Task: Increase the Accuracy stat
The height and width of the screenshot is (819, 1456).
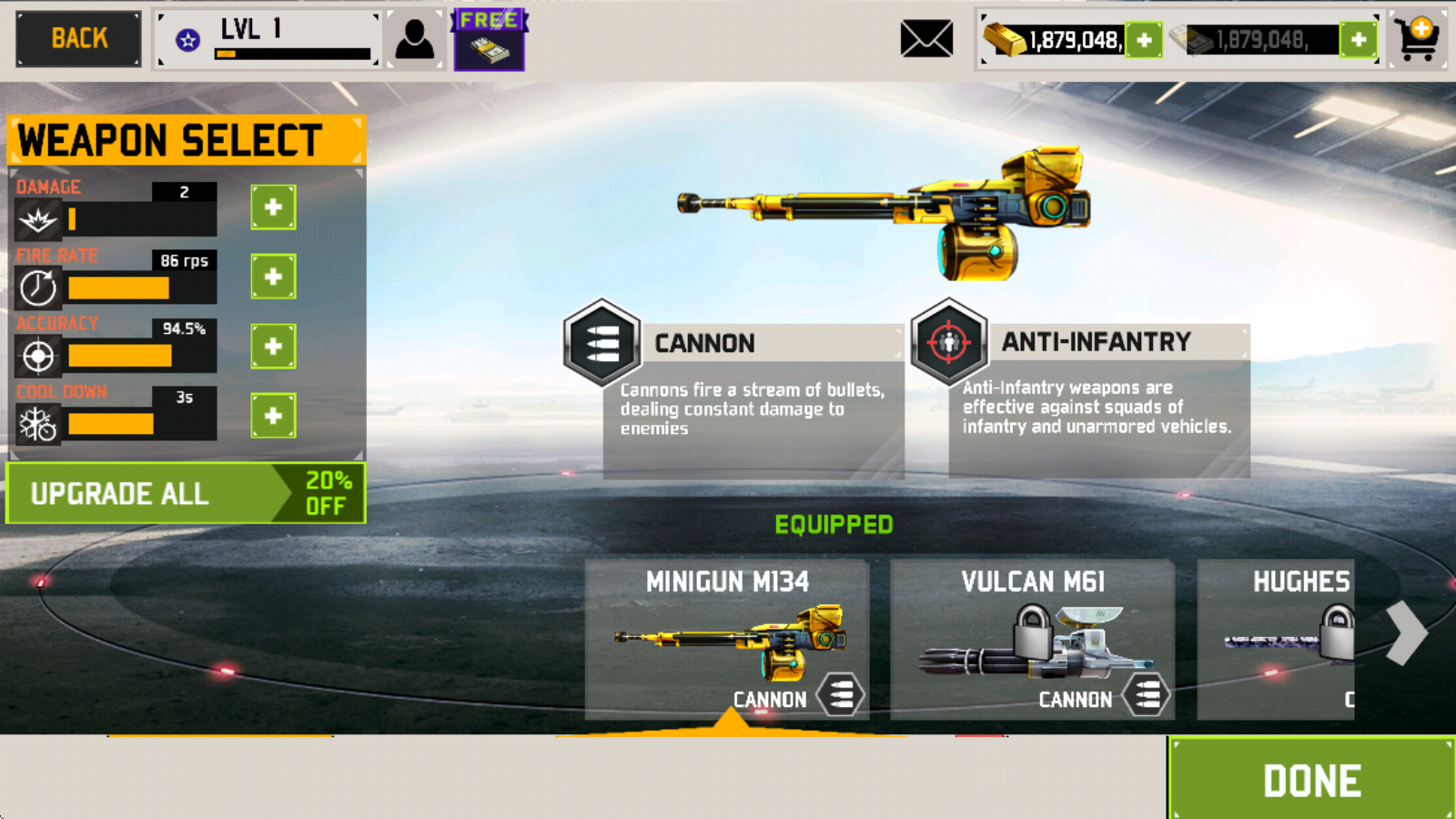Action: click(x=273, y=347)
